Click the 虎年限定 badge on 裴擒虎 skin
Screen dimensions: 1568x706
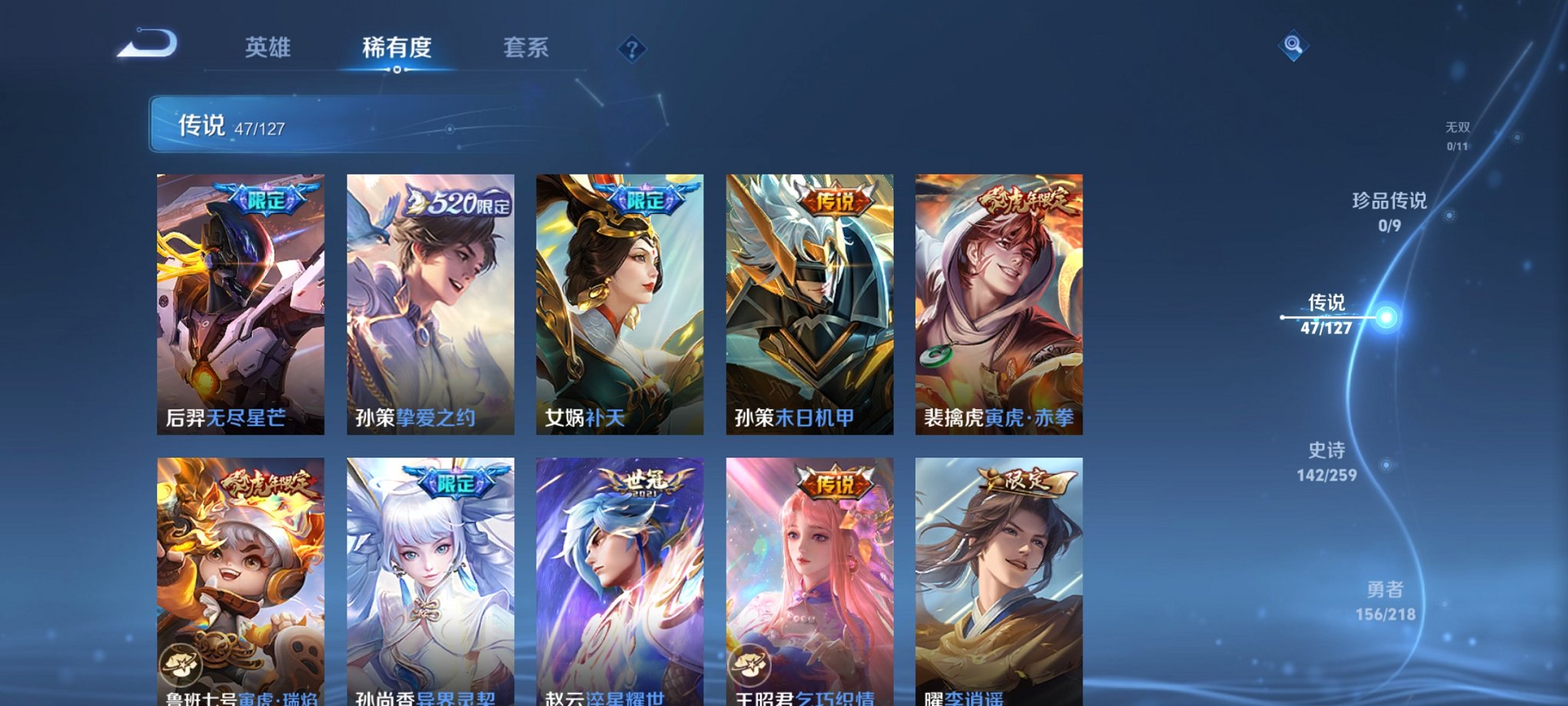[x=1028, y=200]
